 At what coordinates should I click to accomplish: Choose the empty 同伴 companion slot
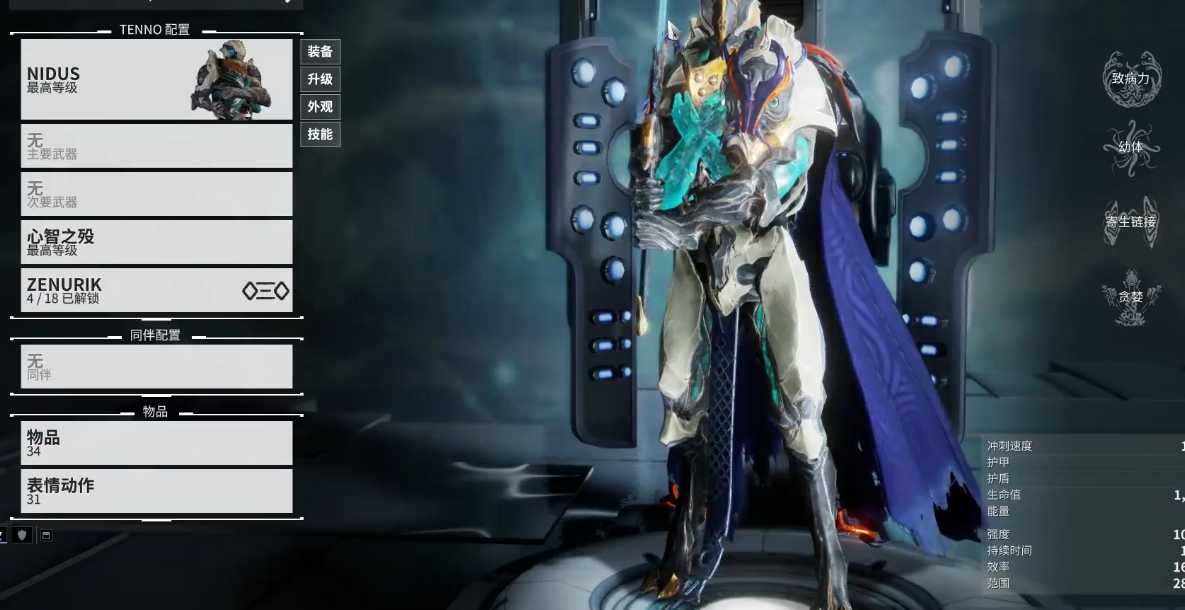point(156,367)
